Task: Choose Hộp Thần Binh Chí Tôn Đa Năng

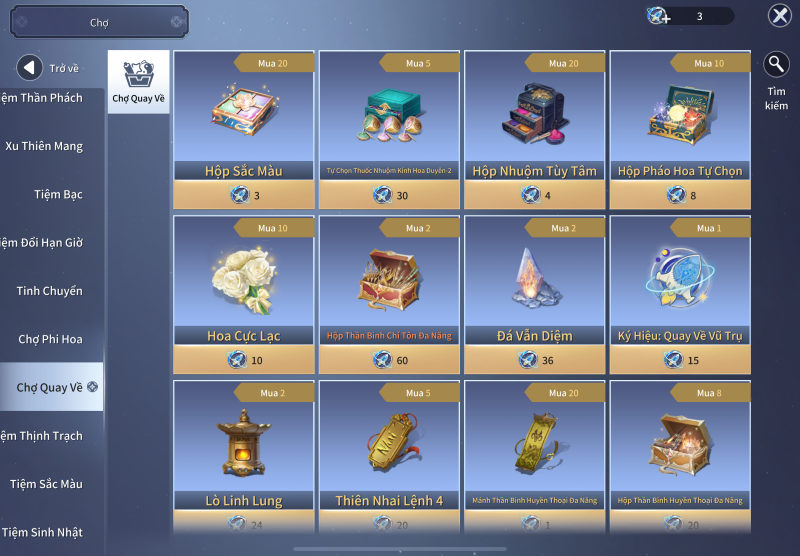Action: pyautogui.click(x=389, y=283)
